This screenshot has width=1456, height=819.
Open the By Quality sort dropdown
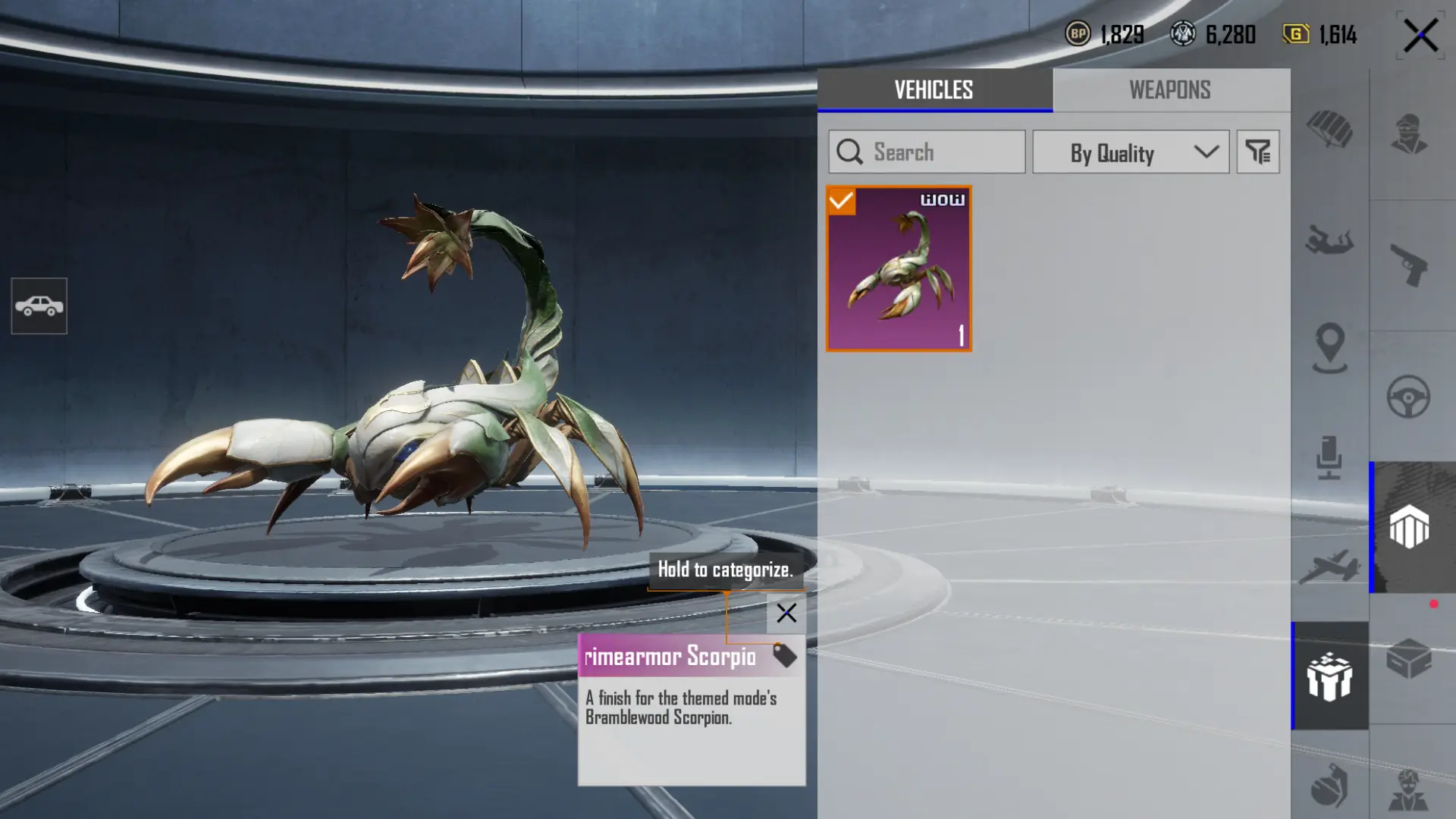pos(1130,152)
